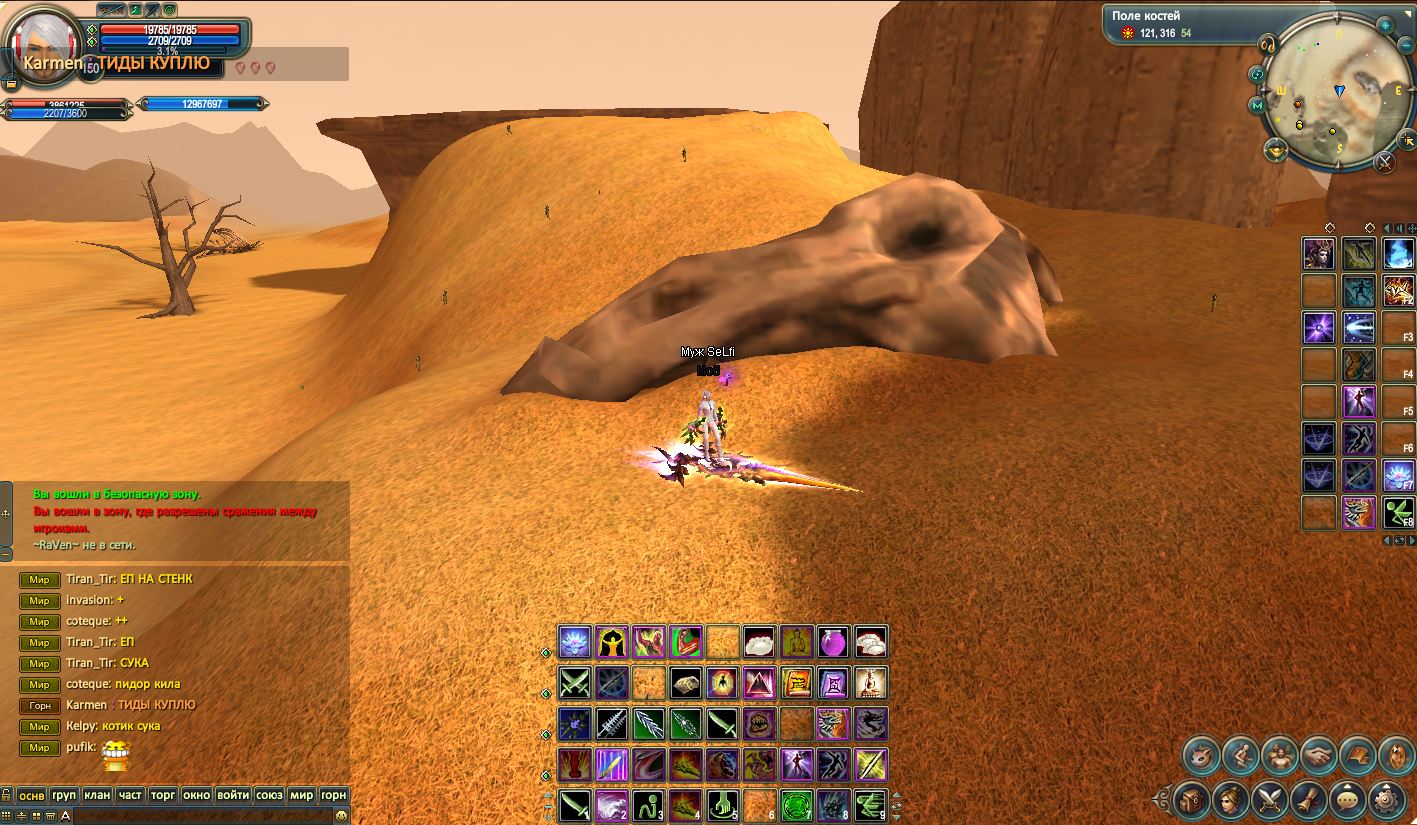Image resolution: width=1417 pixels, height=825 pixels.
Task: Open the "торг" trade chat tab
Action: pyautogui.click(x=163, y=795)
